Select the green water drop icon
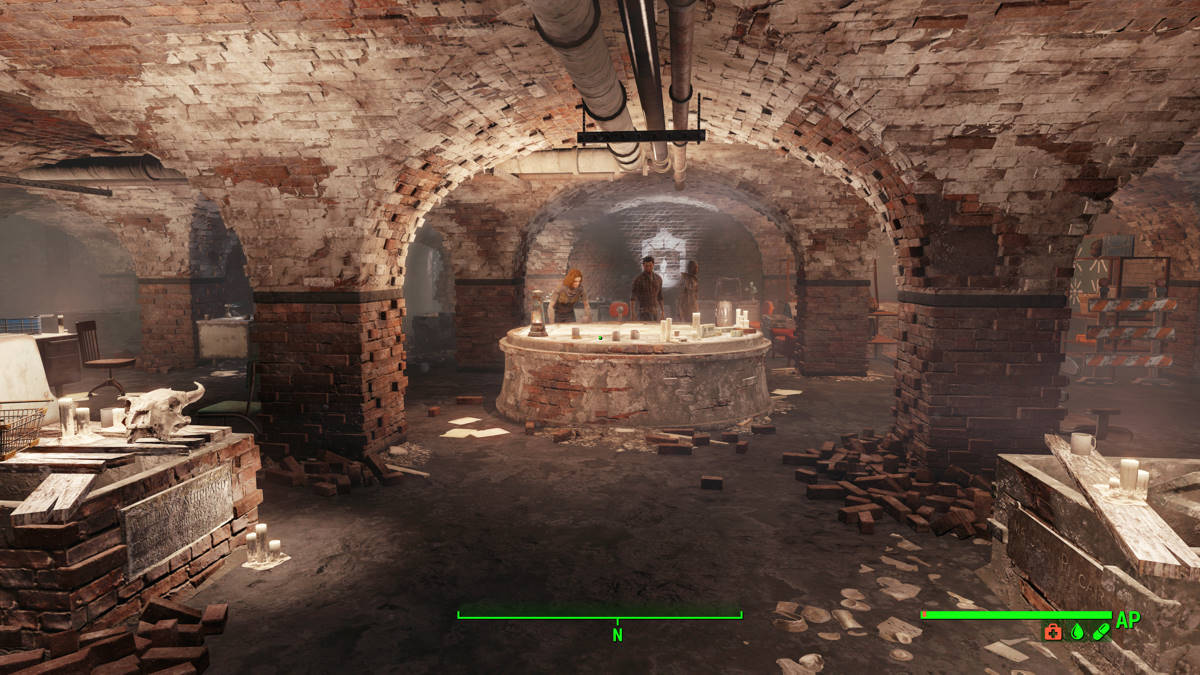Screen dimensions: 1200x675 click(1077, 632)
